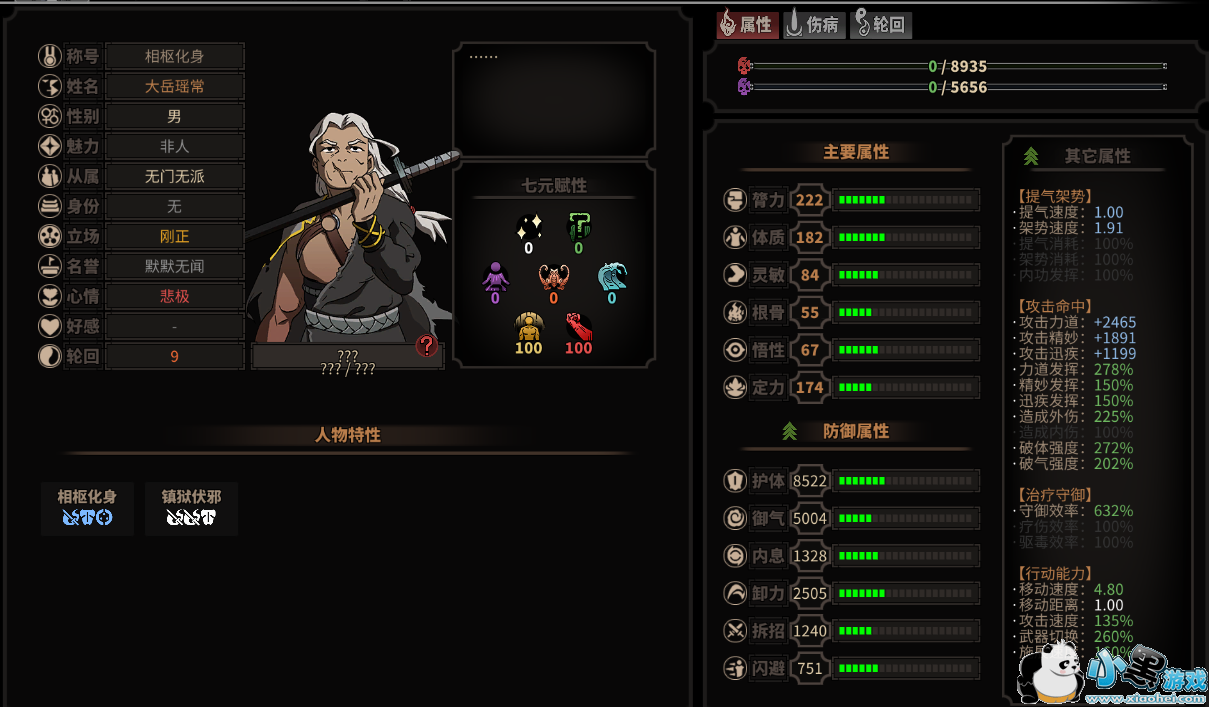The width and height of the screenshot is (1209, 707).
Task: Select the 膂力 attribute row
Action: point(850,200)
